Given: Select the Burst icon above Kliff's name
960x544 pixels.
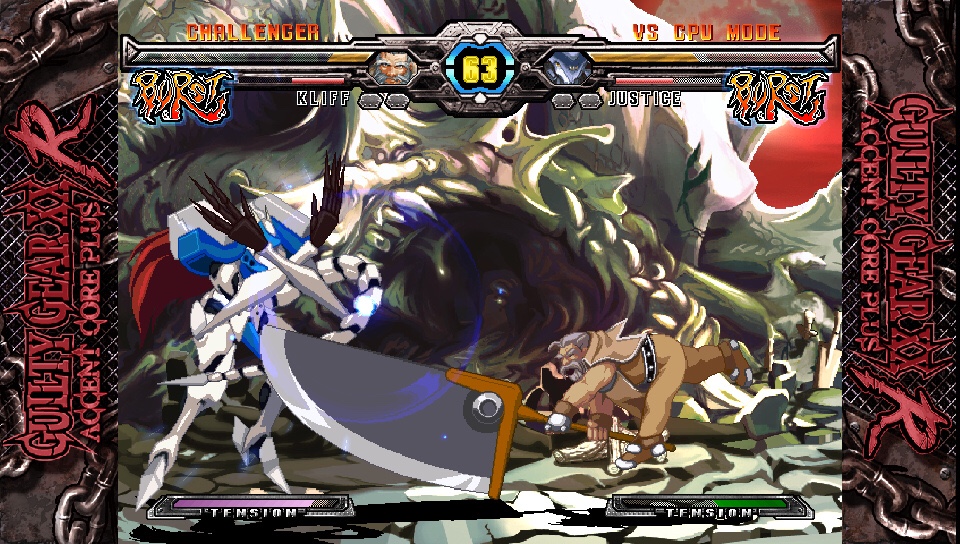Looking at the screenshot, I should [x=182, y=96].
